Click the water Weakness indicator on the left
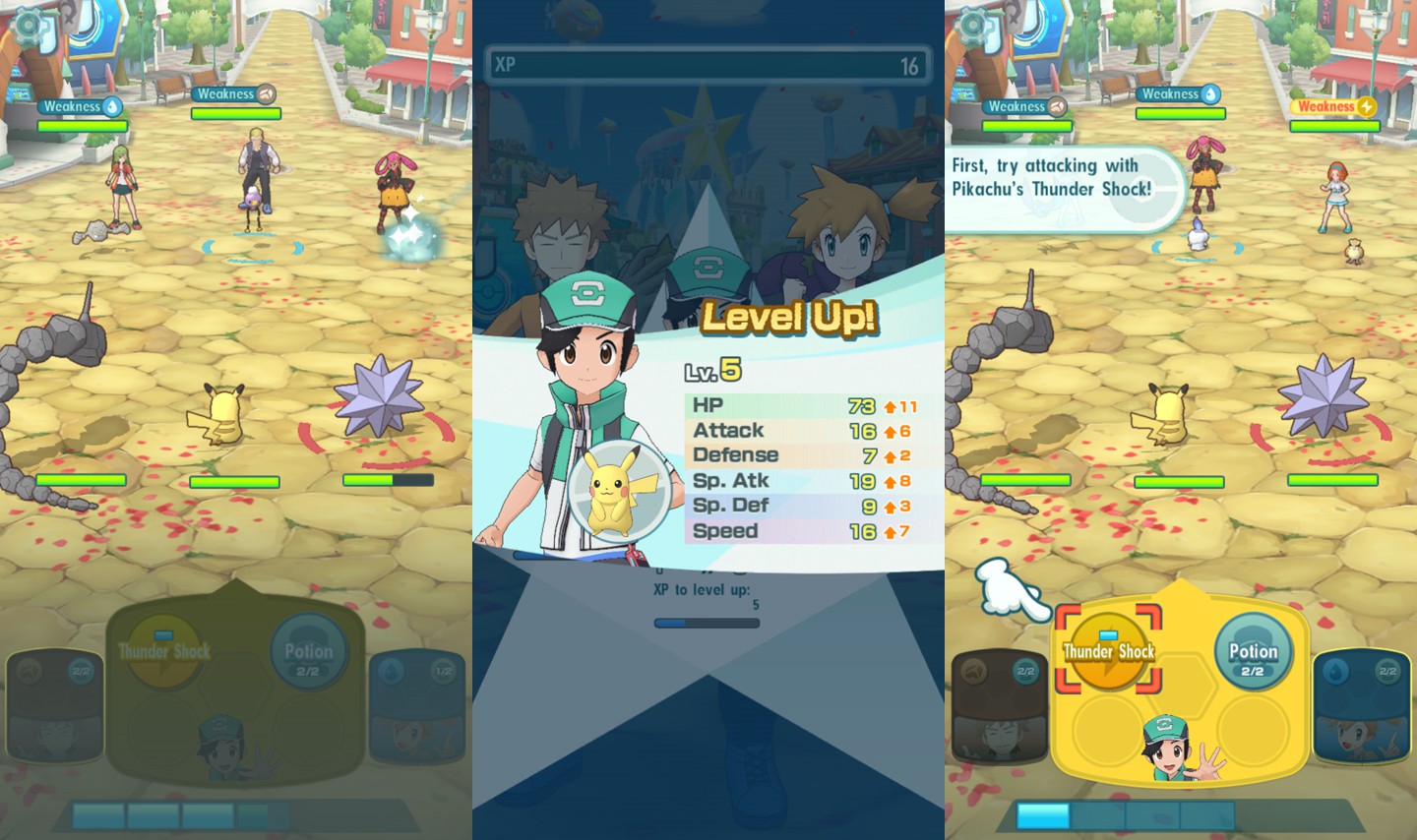1417x840 pixels. (x=82, y=108)
